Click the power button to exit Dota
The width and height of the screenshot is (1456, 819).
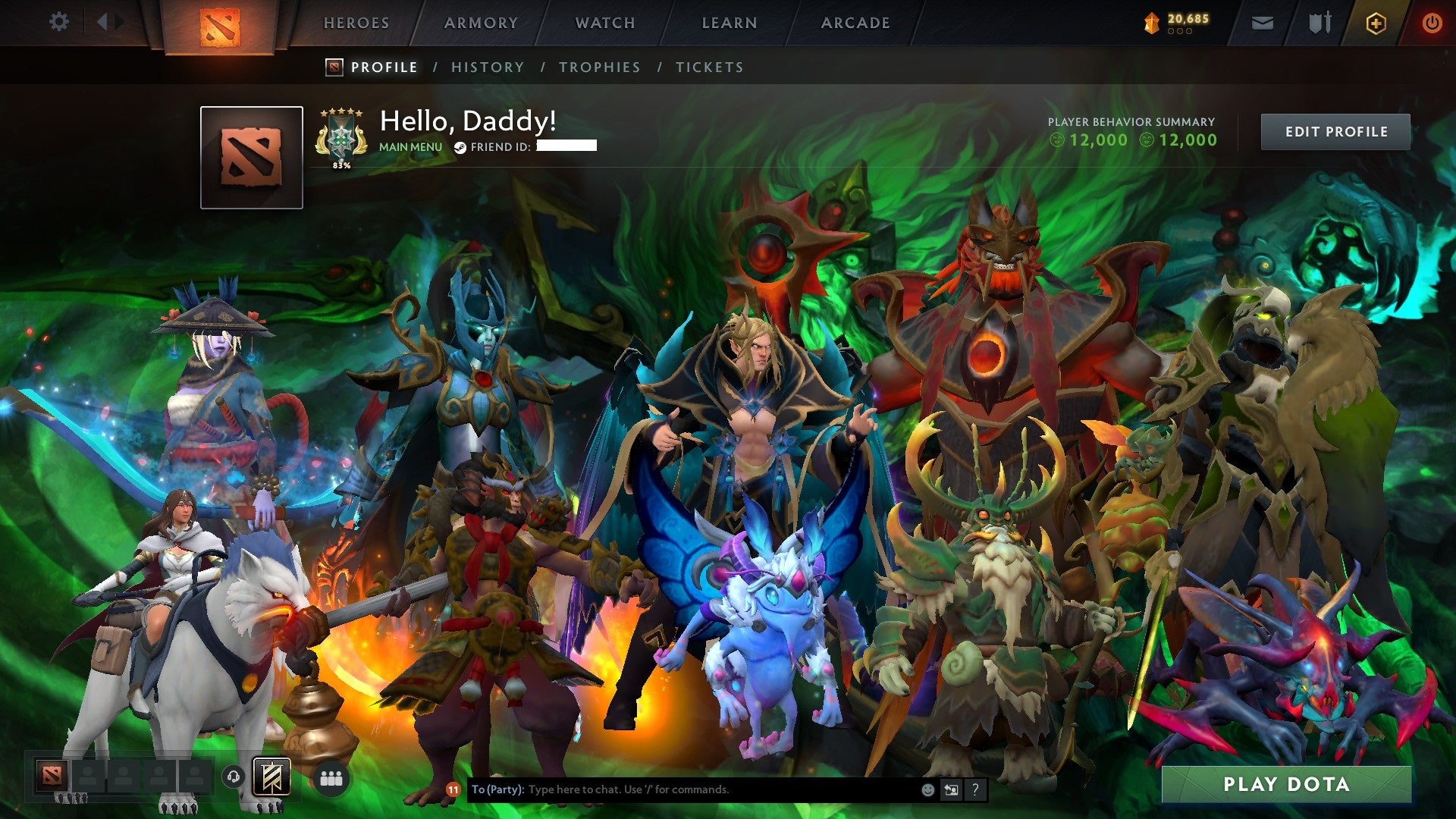[x=1432, y=22]
